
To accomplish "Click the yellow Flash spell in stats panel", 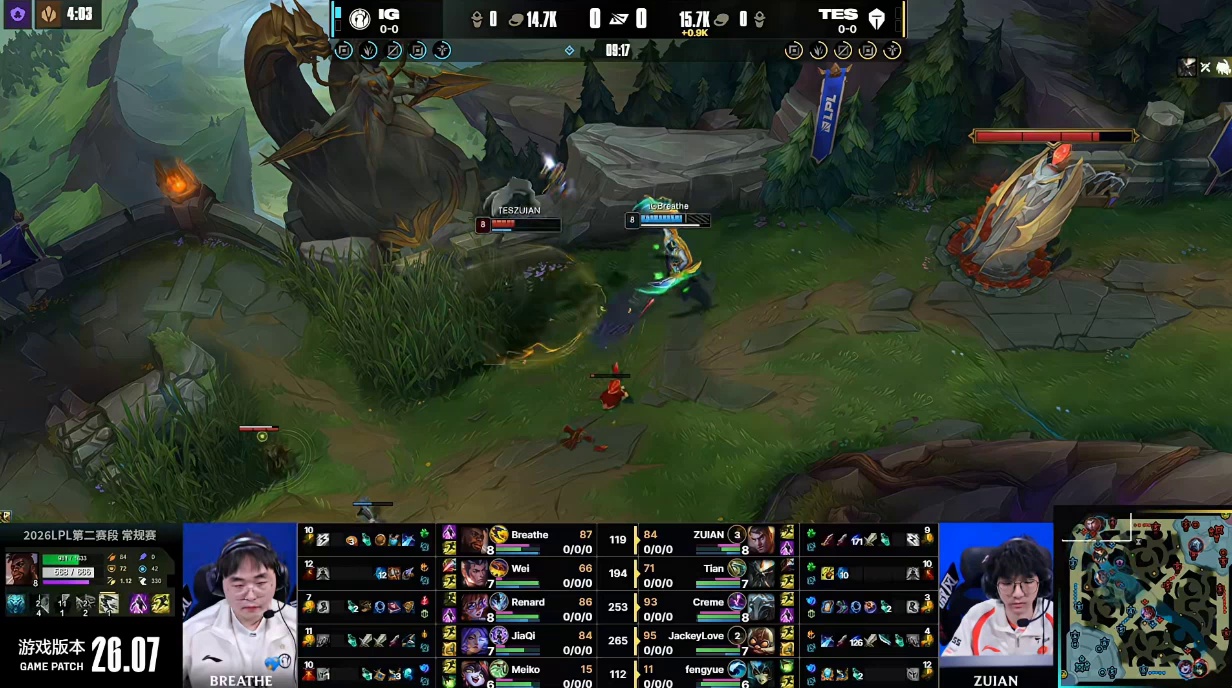I will point(161,602).
